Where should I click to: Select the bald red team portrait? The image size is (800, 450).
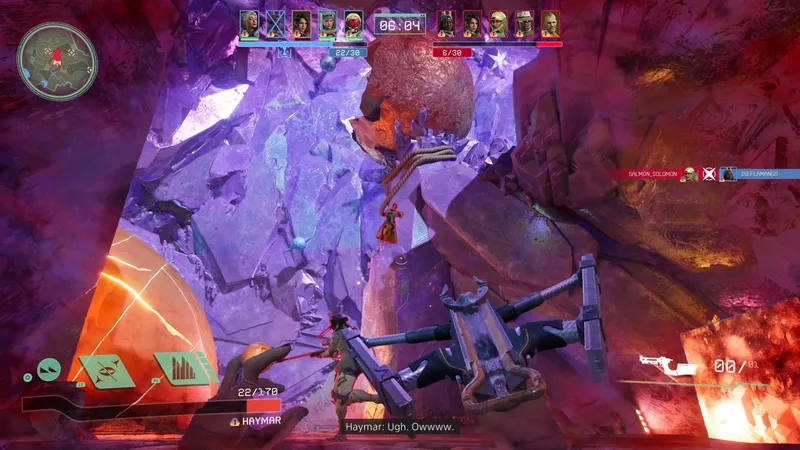point(549,24)
